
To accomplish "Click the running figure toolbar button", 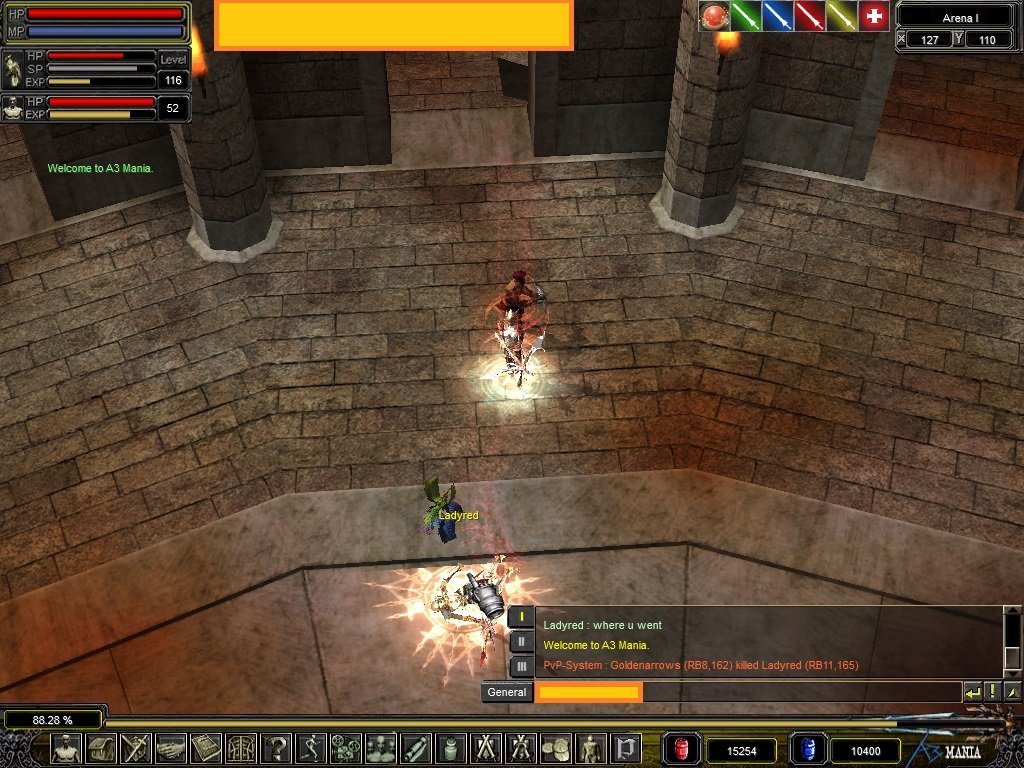I will tap(311, 748).
